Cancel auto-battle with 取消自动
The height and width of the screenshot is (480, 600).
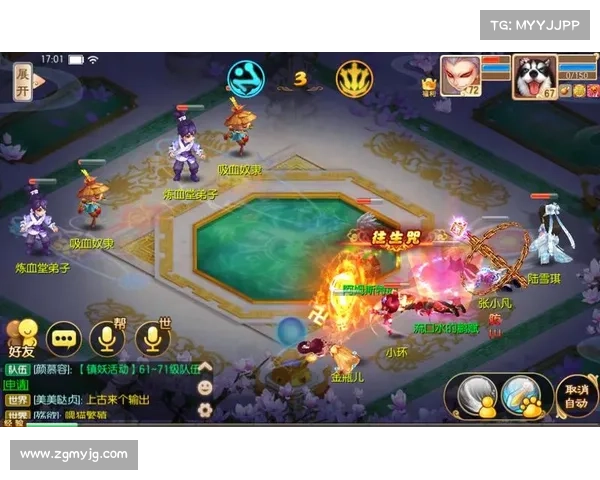click(x=575, y=396)
